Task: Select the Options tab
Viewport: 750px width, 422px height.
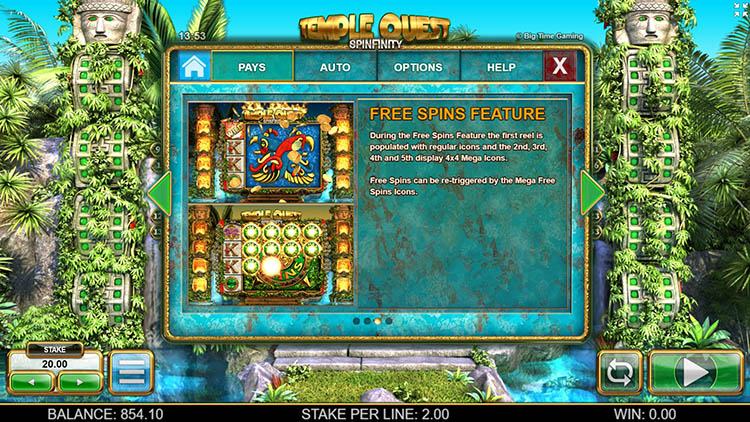Action: pyautogui.click(x=418, y=67)
